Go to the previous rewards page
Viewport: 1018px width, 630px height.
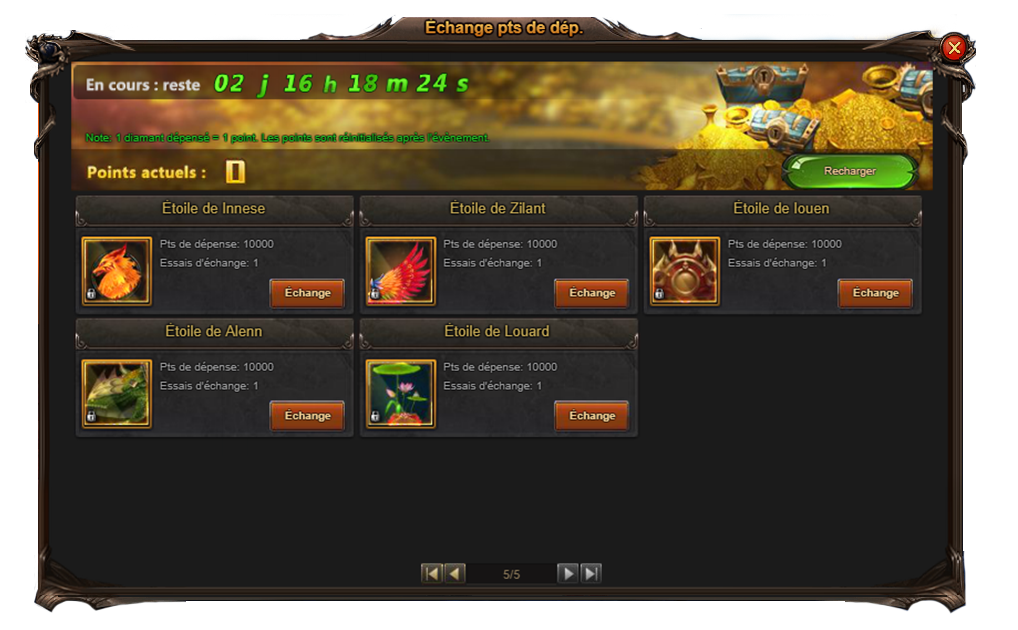coord(455,573)
